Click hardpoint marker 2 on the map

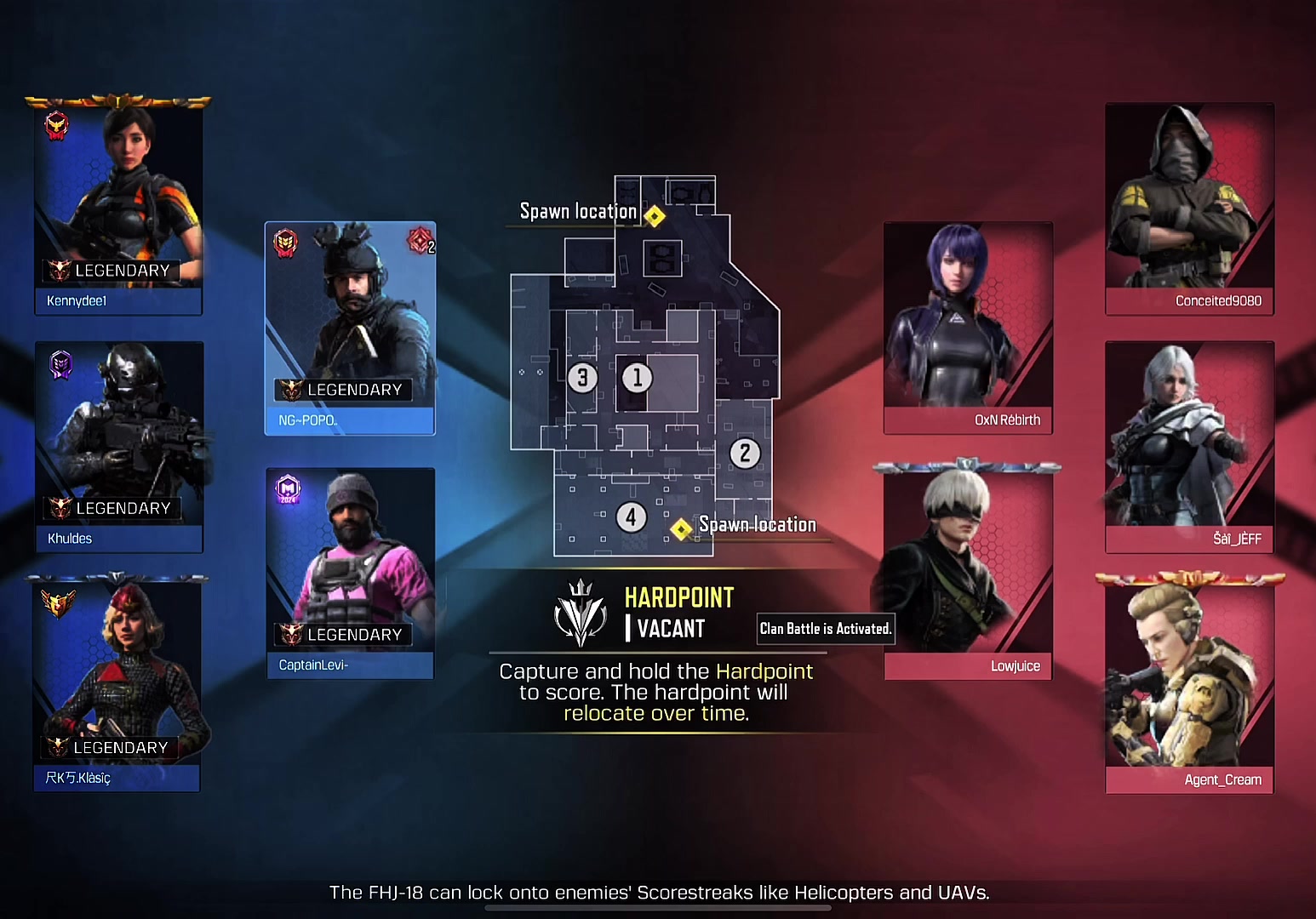pyautogui.click(x=745, y=453)
